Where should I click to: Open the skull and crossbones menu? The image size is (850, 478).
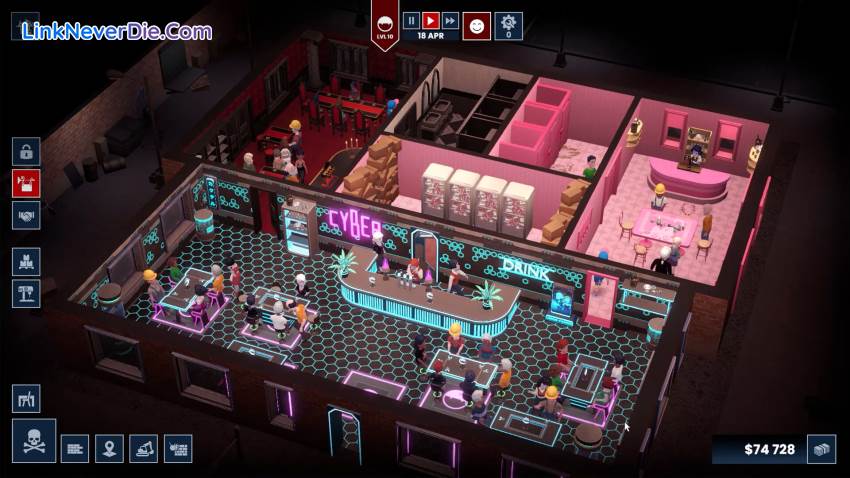click(33, 441)
